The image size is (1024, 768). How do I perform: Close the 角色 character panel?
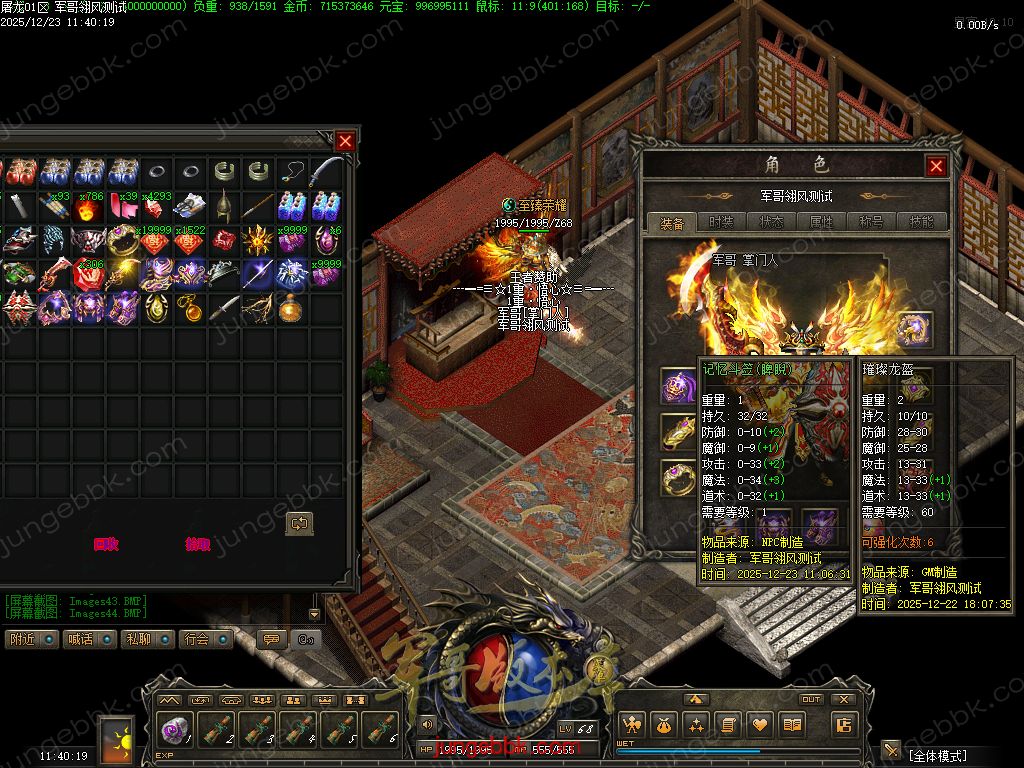[x=936, y=166]
